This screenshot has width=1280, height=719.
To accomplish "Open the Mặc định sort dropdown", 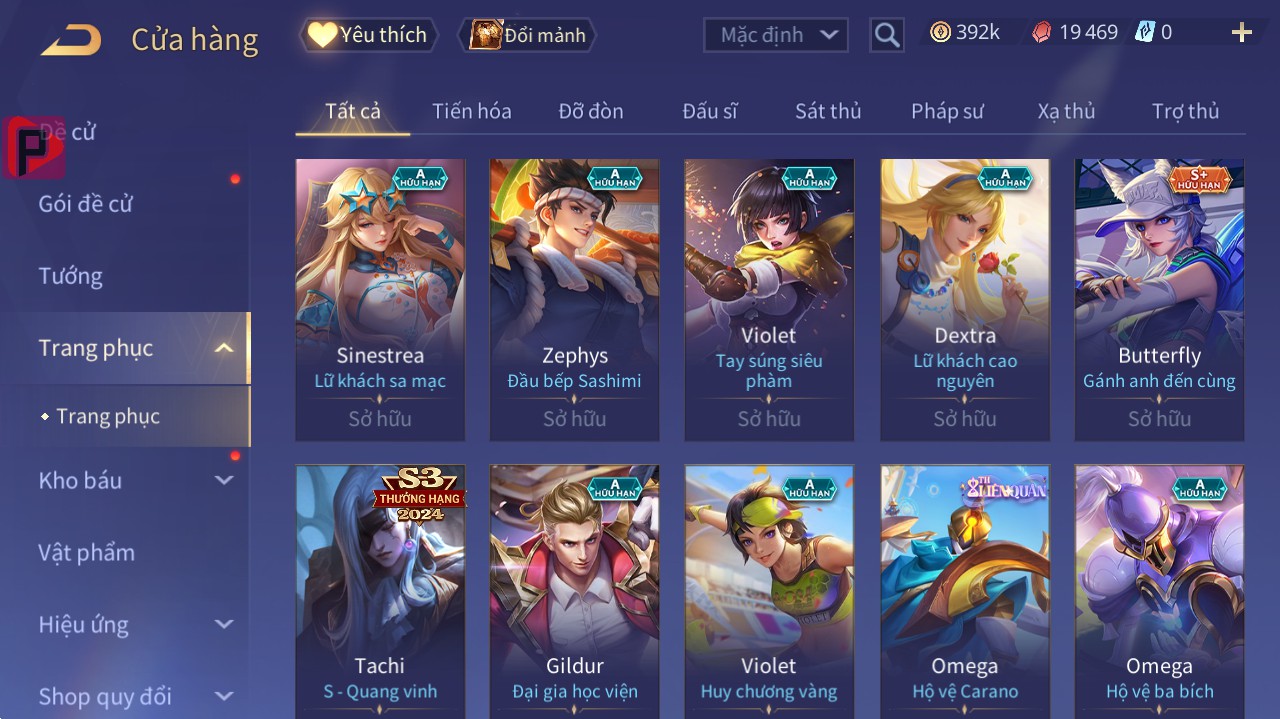I will pyautogui.click(x=776, y=35).
